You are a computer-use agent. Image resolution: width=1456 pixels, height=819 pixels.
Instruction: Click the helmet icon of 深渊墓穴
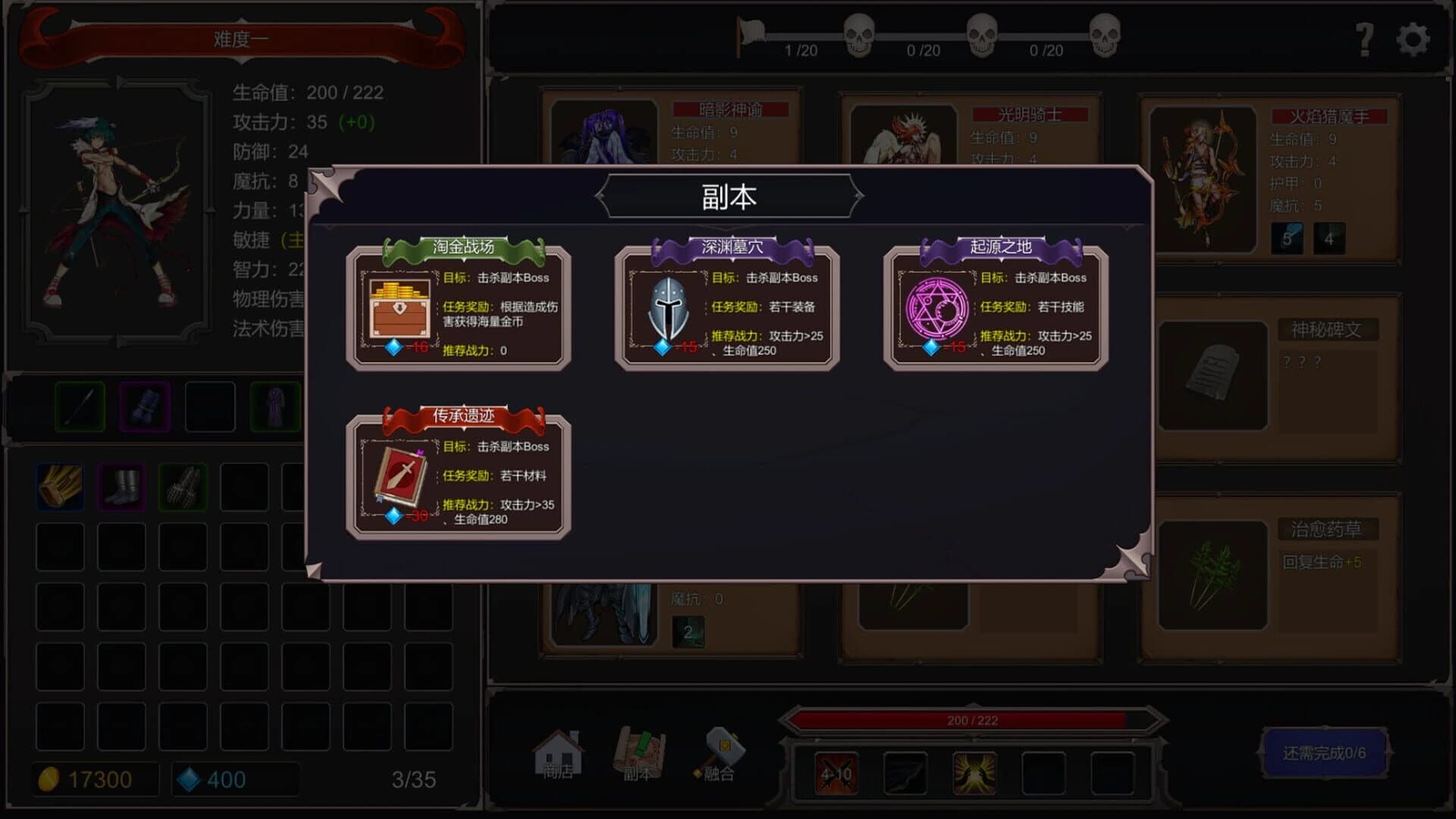(667, 307)
